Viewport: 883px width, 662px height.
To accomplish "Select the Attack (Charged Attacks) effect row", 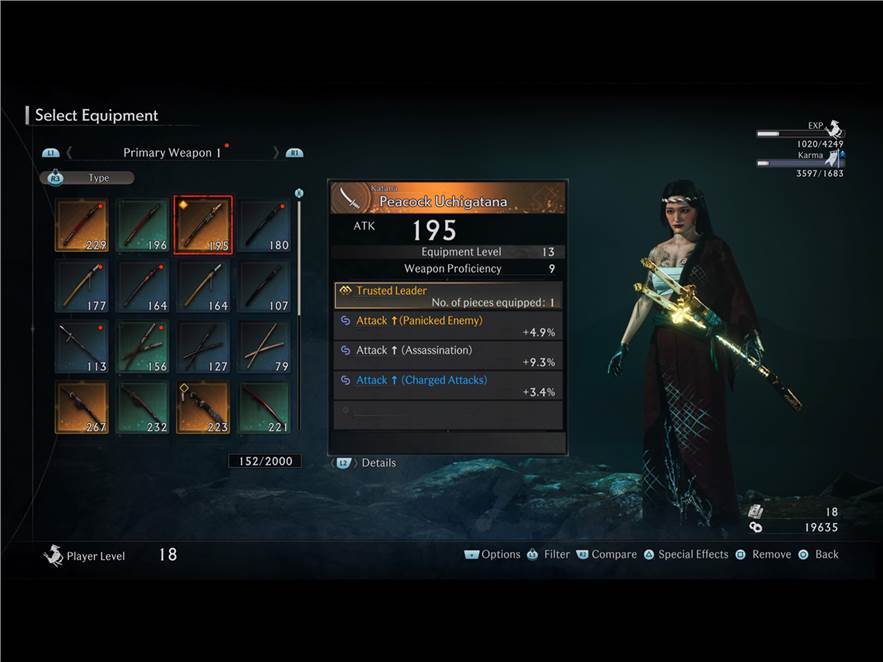I will 448,386.
